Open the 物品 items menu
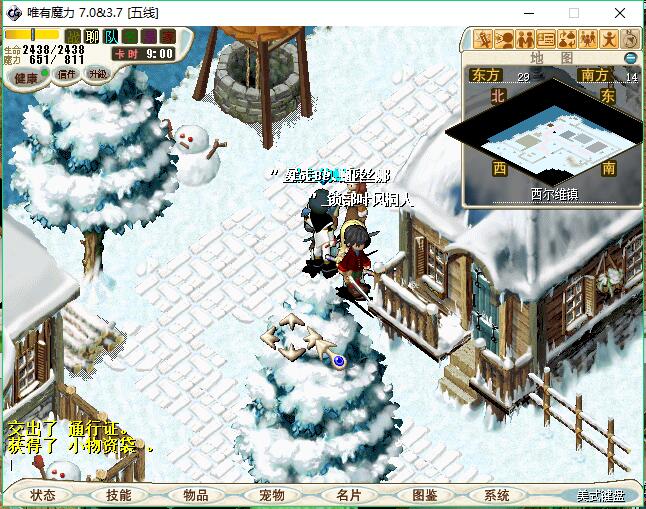 (x=196, y=495)
